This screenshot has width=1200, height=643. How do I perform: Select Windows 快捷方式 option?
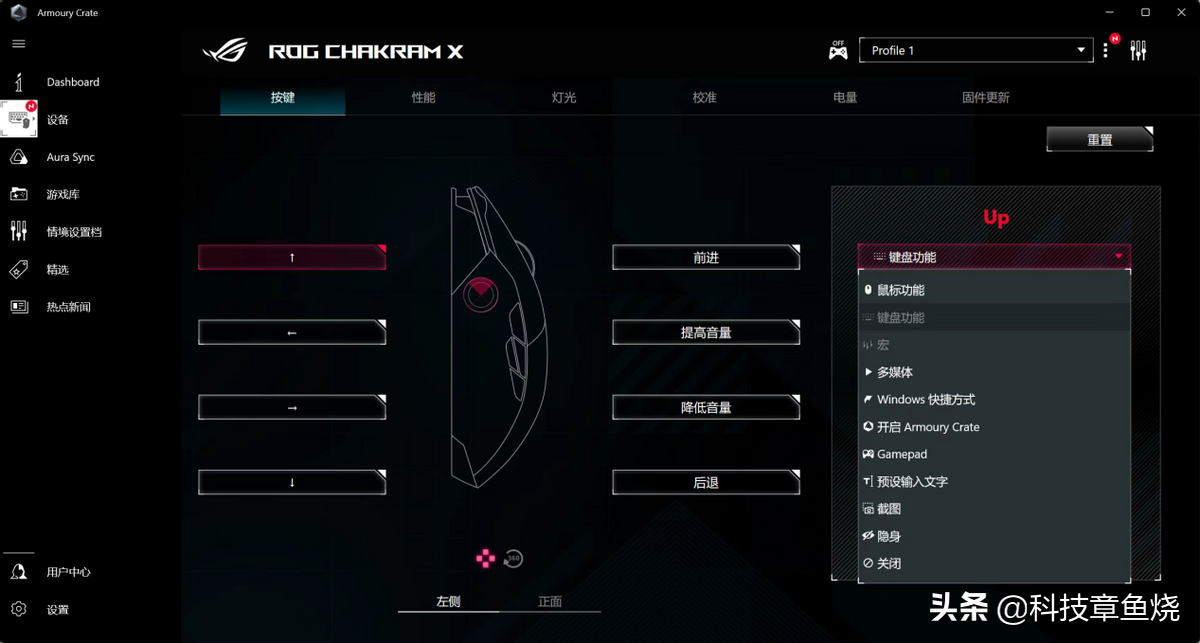(x=925, y=400)
